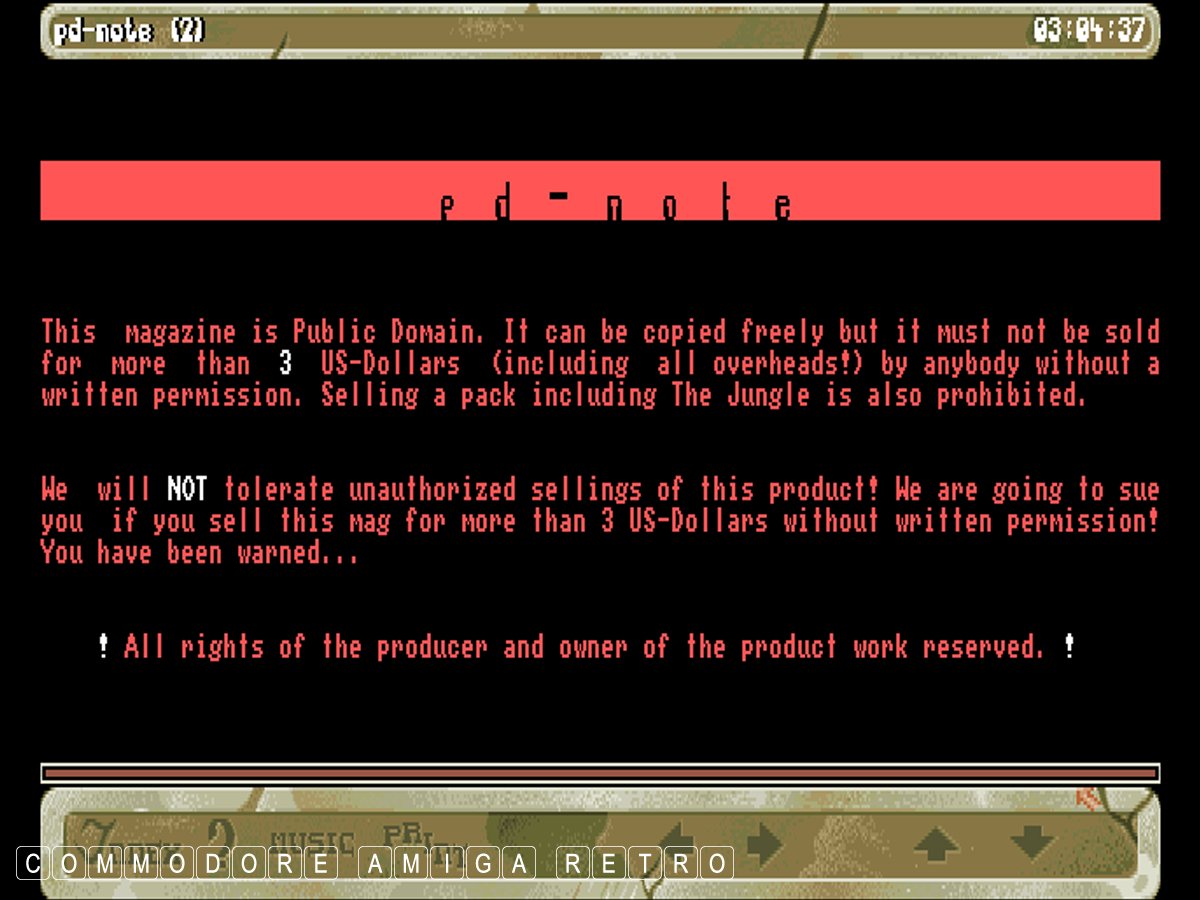Open the MUSIC option in the toolbar

click(312, 843)
